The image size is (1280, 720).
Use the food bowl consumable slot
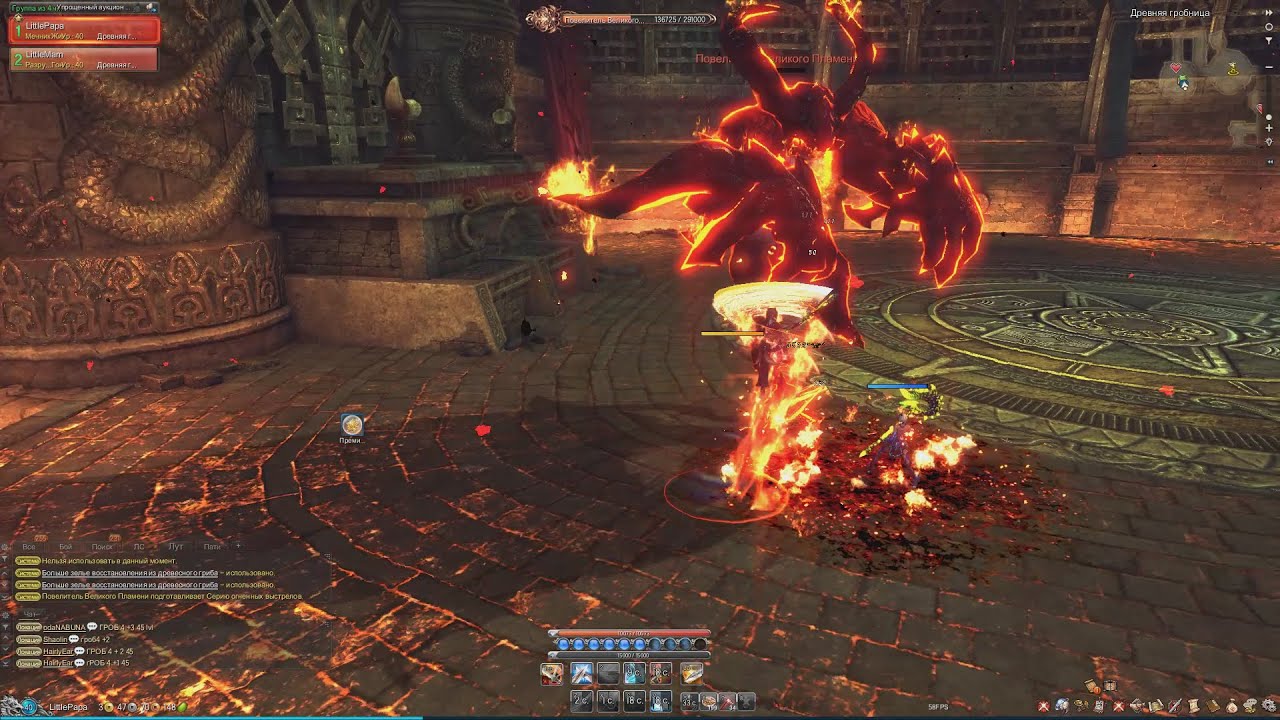pos(708,701)
